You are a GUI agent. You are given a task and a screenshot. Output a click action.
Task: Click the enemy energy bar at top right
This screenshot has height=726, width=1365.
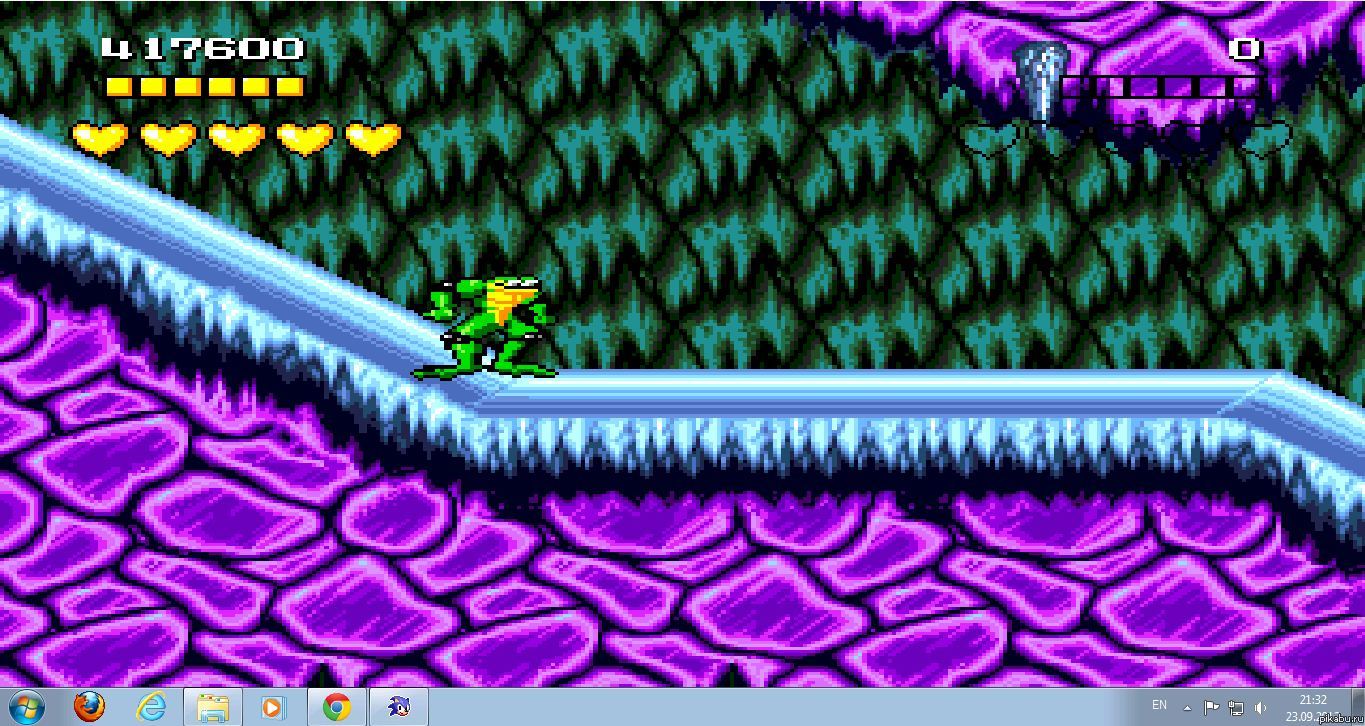(1160, 88)
